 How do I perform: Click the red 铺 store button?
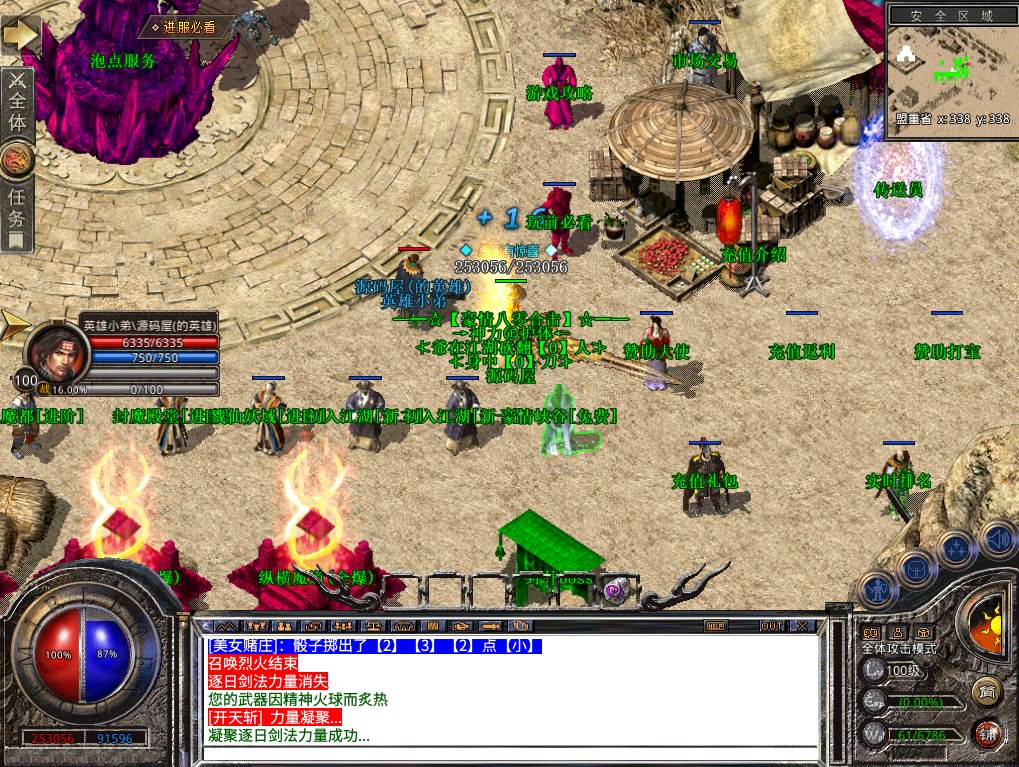989,733
